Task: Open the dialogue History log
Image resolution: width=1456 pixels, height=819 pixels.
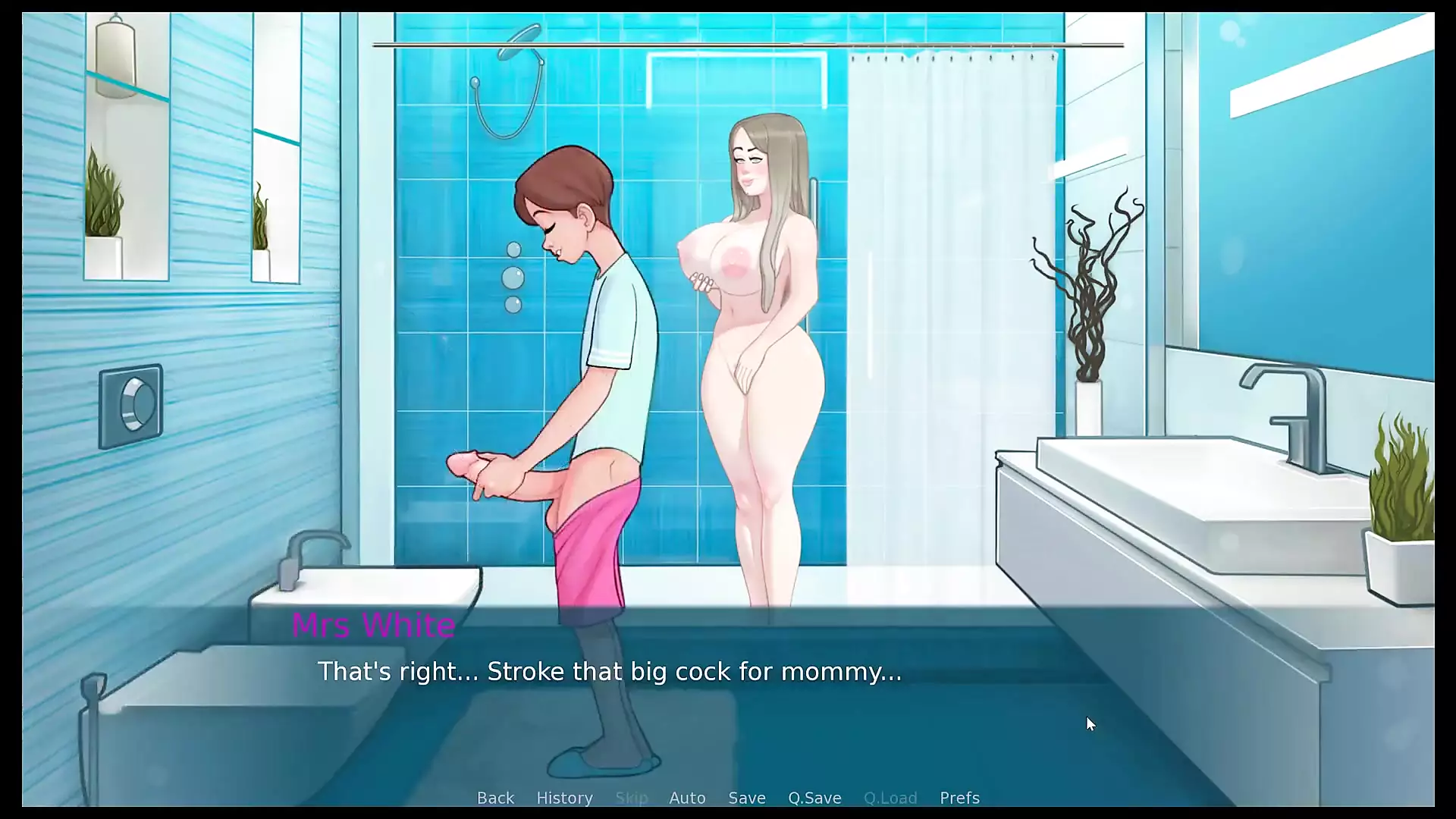Action: coord(564,798)
